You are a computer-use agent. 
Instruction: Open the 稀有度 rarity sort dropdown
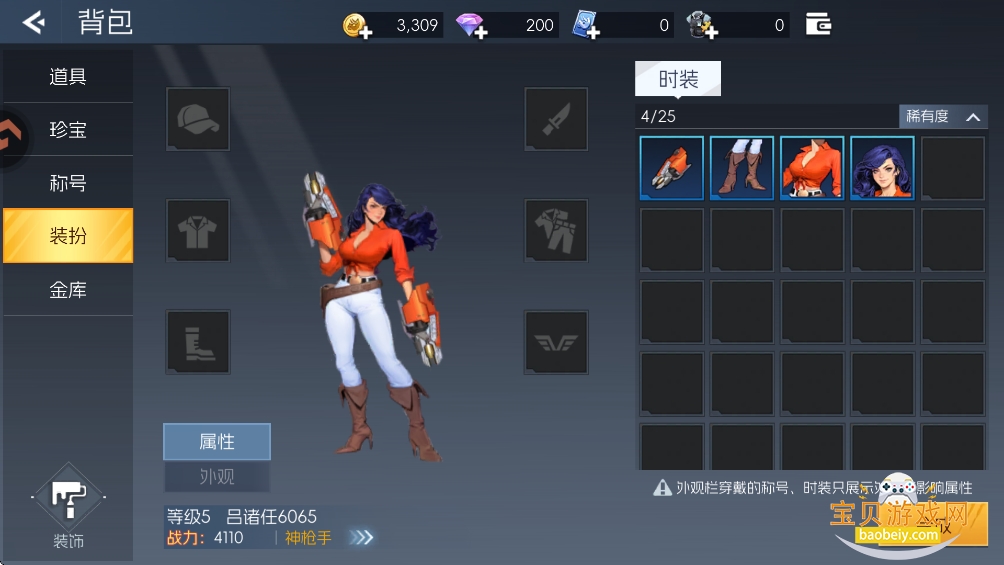943,117
